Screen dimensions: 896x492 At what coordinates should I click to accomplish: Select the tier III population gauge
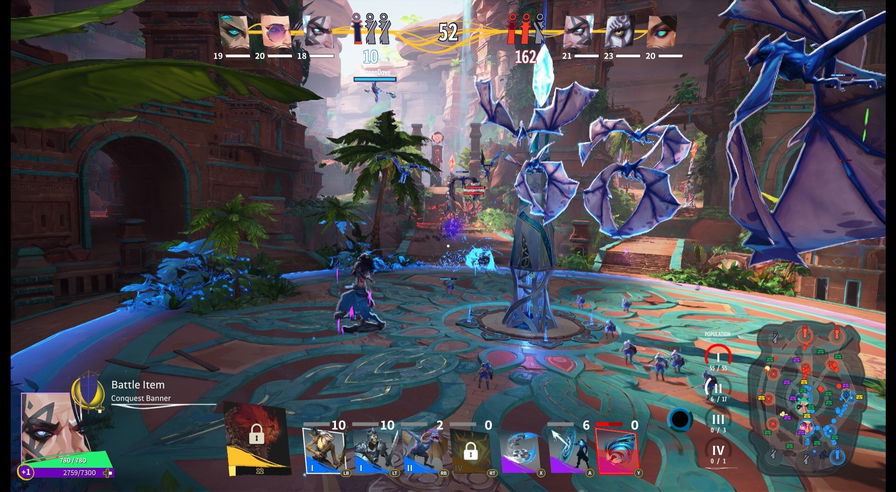tap(717, 420)
